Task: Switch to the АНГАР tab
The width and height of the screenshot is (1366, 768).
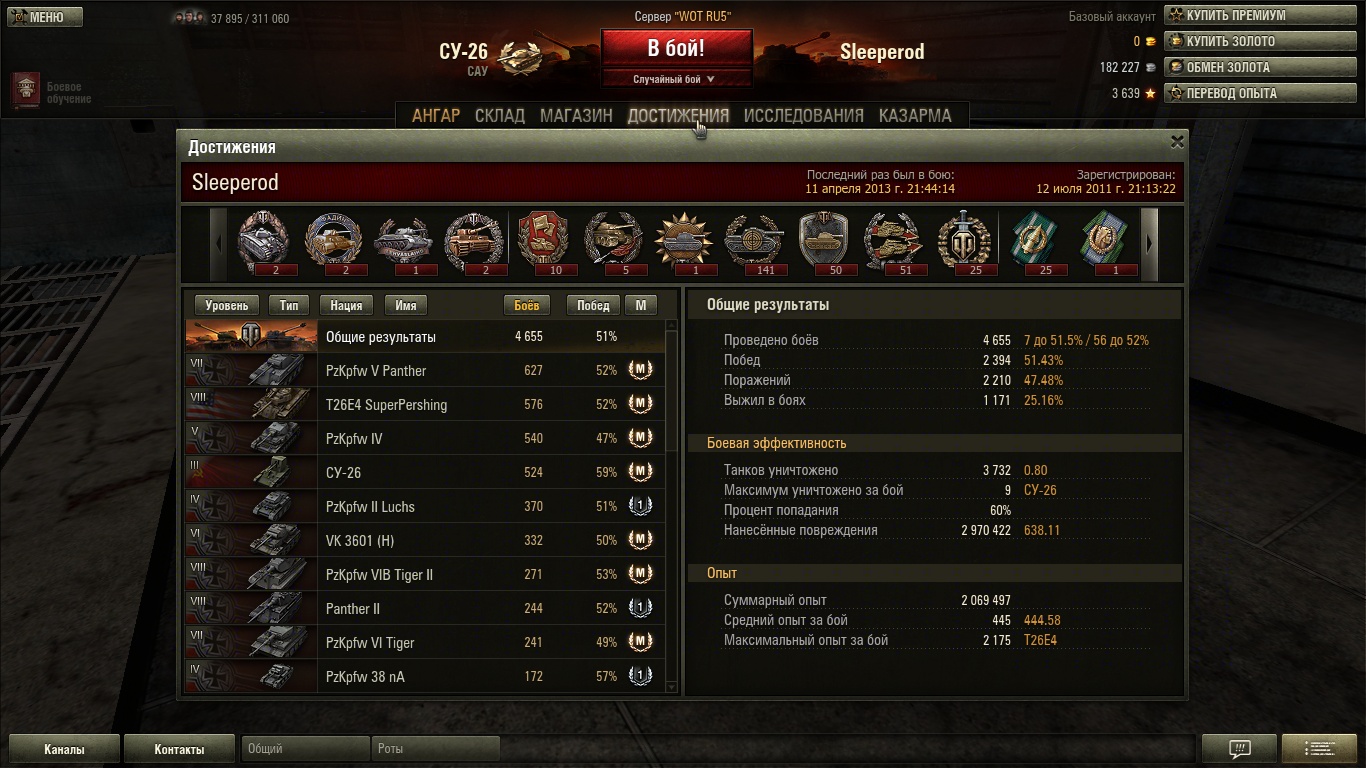Action: [x=436, y=116]
